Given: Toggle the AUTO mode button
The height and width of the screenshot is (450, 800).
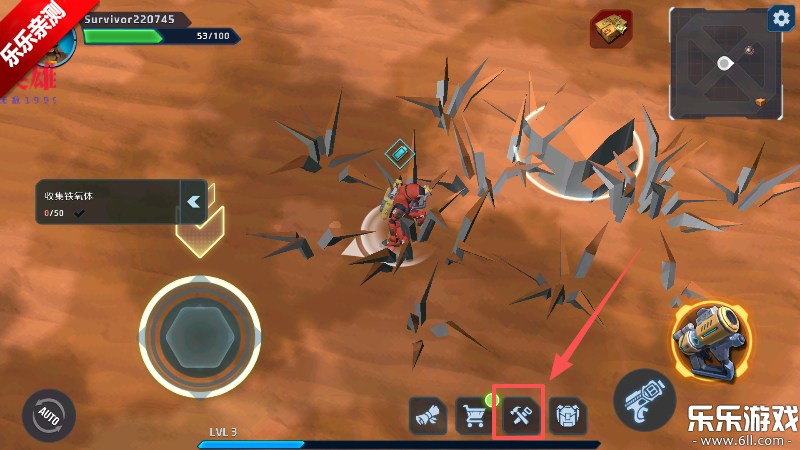Looking at the screenshot, I should pyautogui.click(x=48, y=414).
